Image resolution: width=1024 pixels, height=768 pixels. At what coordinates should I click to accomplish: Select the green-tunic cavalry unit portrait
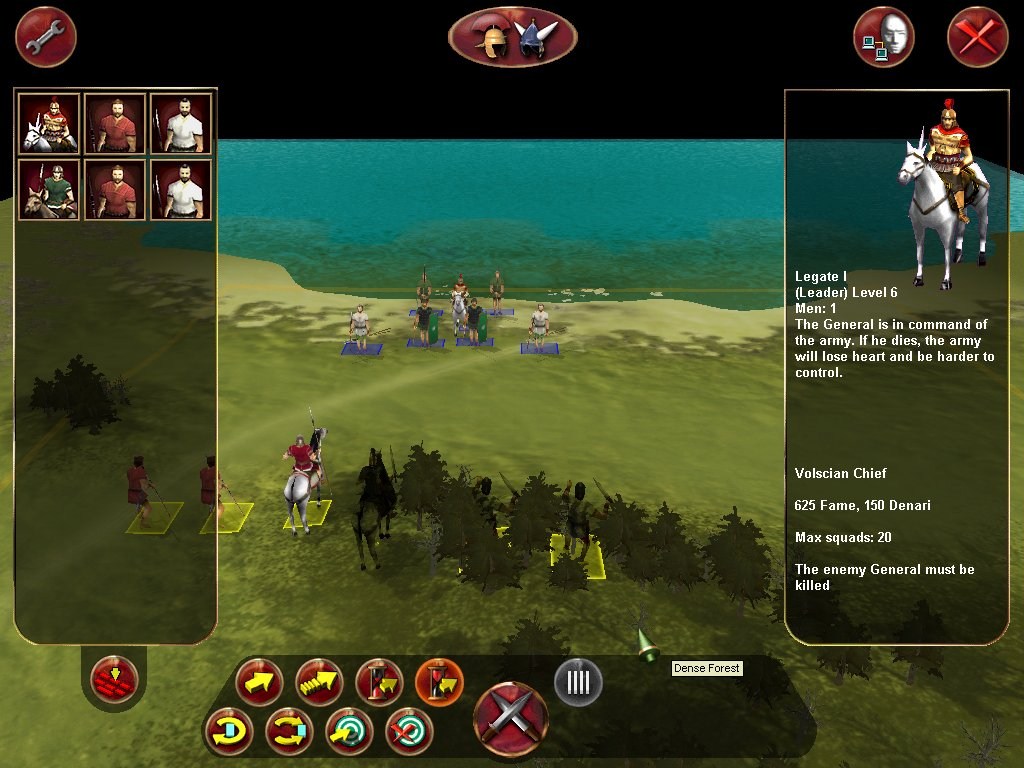click(48, 189)
